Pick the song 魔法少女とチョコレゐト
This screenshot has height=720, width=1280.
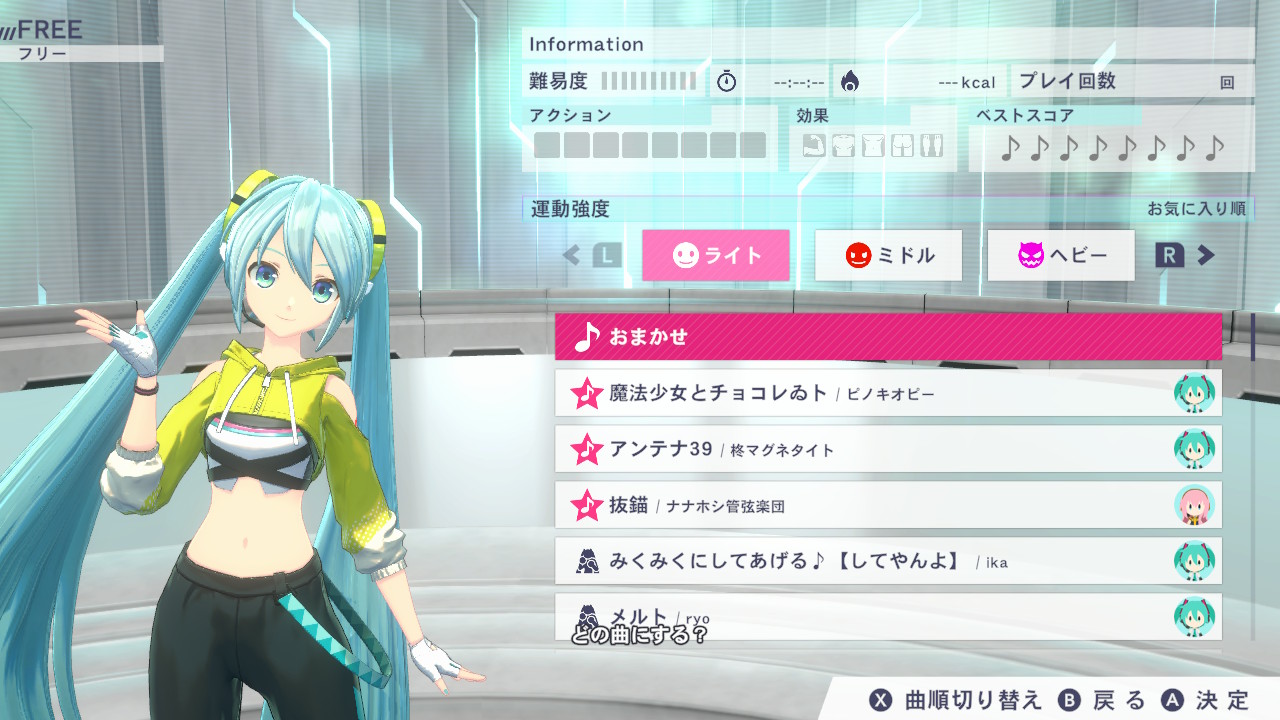point(888,393)
